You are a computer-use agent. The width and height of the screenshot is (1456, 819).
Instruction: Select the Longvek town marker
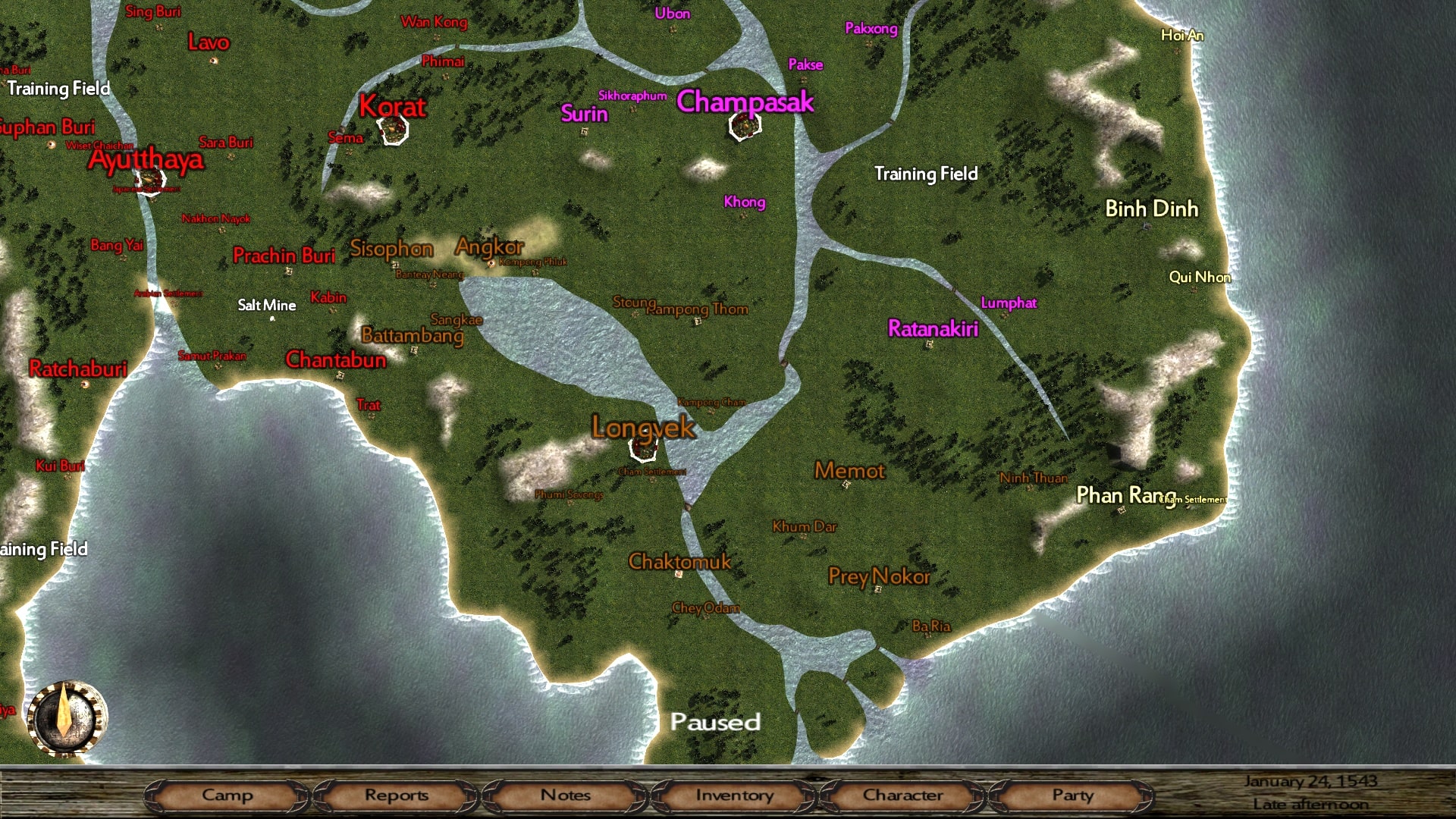point(643,447)
